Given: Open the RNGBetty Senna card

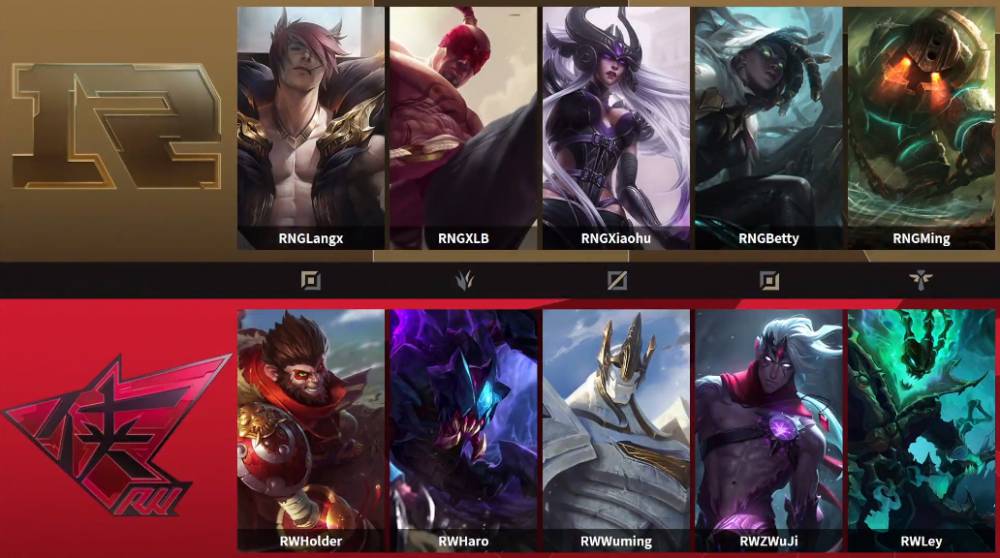Looking at the screenshot, I should coord(768,128).
